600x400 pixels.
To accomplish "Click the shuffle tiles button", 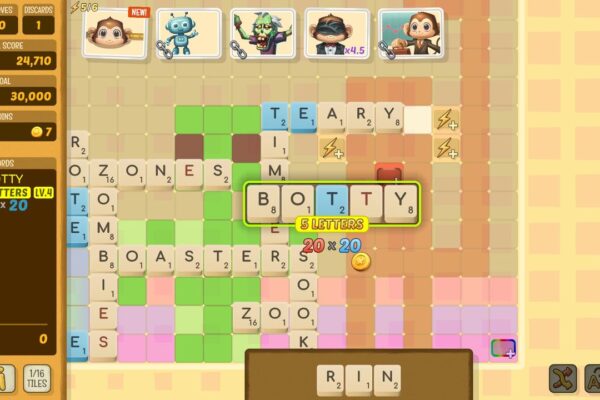I will [x=563, y=379].
